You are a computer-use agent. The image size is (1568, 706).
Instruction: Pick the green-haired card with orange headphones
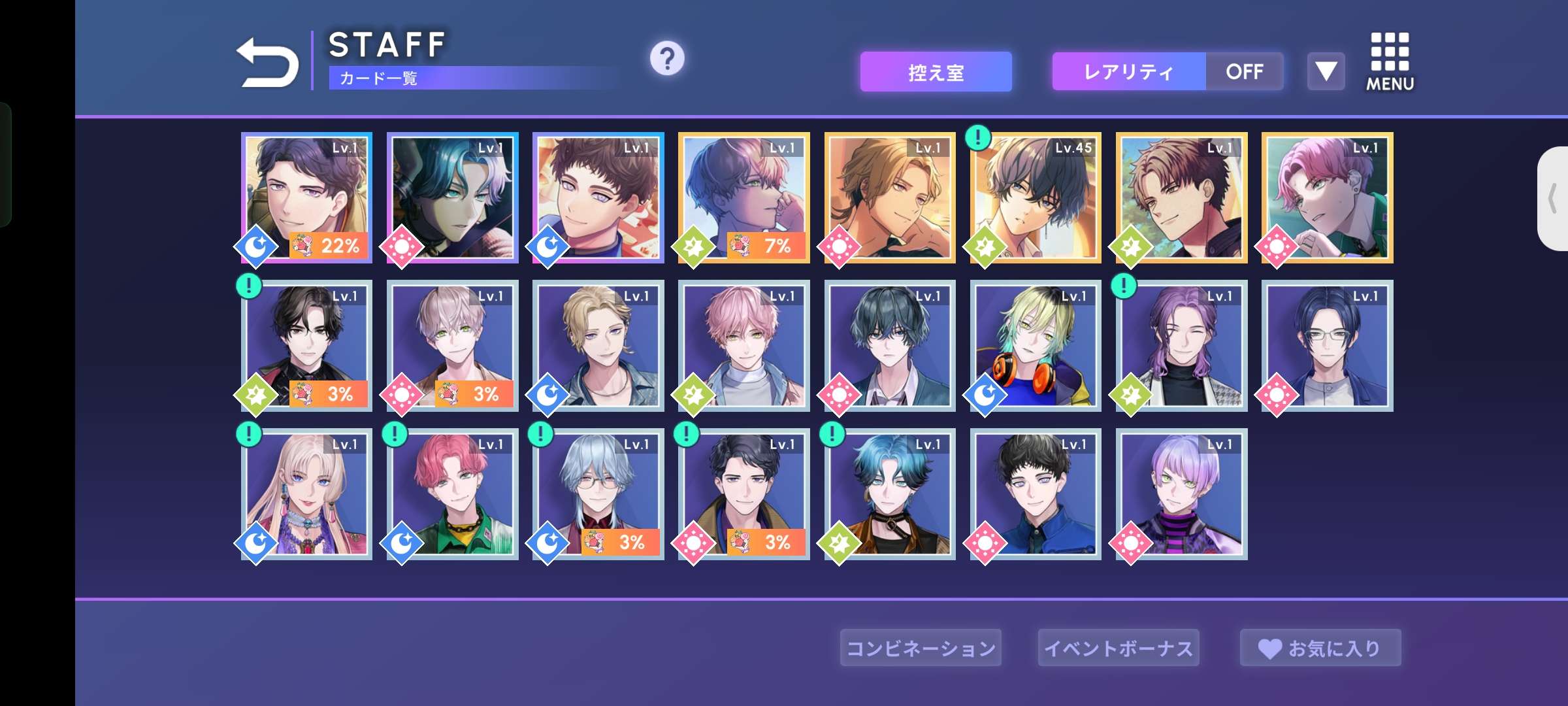[x=1036, y=346]
